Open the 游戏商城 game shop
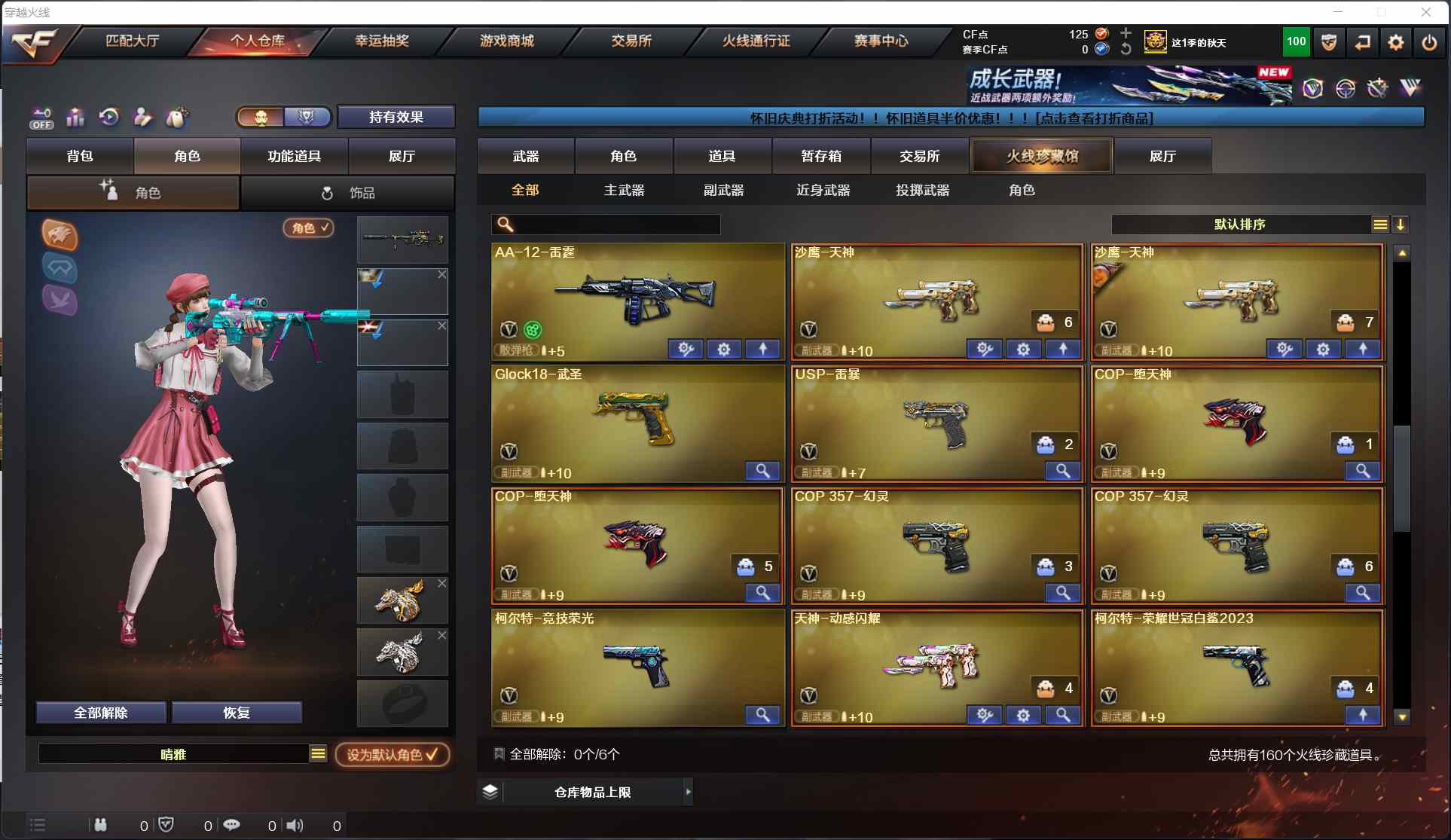 click(507, 41)
